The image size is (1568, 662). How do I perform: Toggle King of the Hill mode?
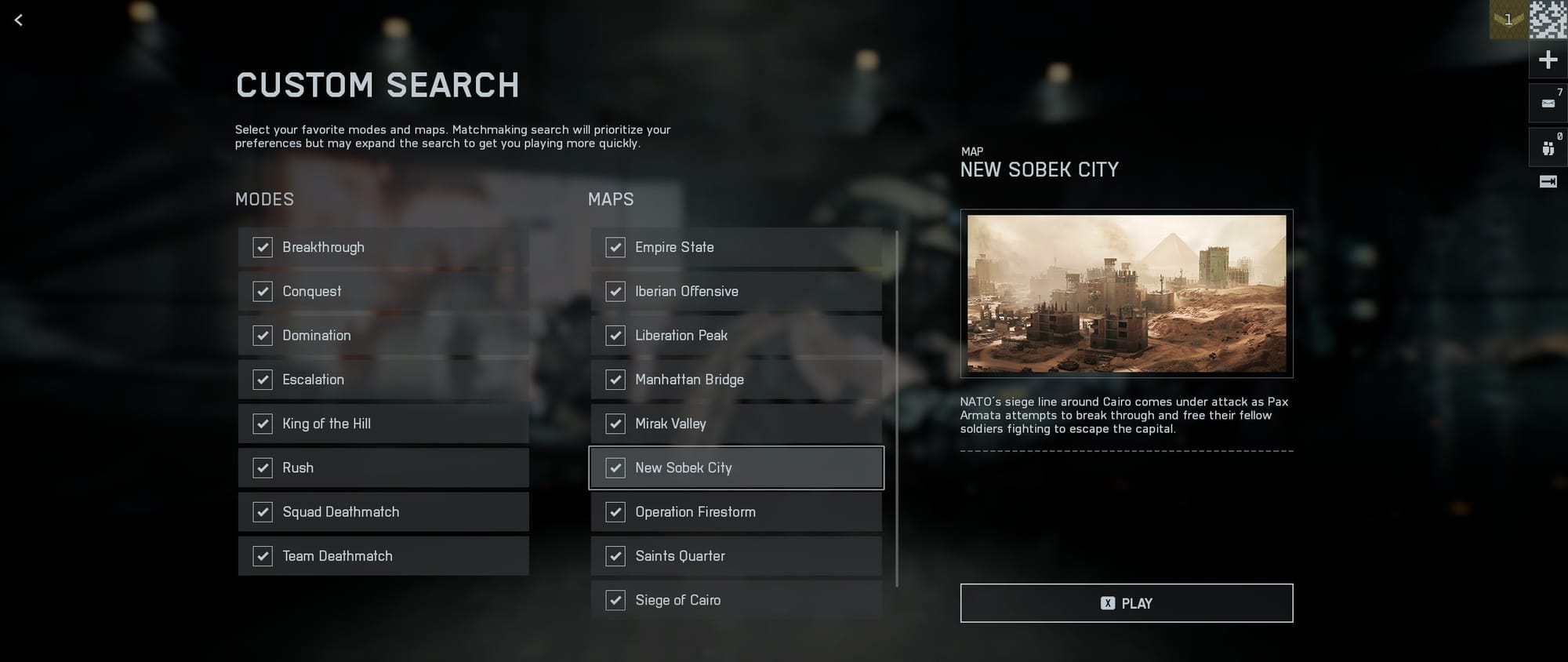263,424
